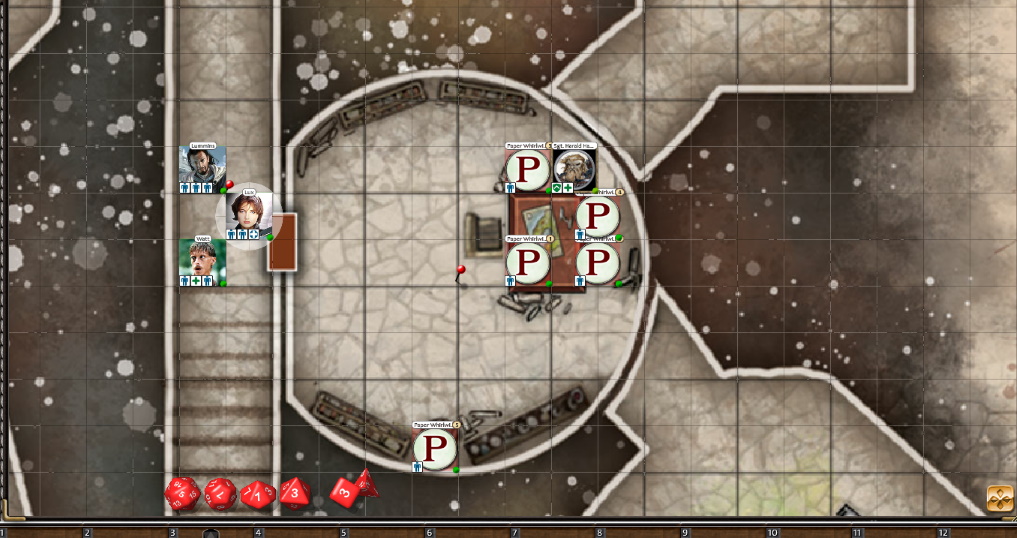The height and width of the screenshot is (538, 1017).
Task: Select the Paper Whirlwind token numbered 4
Action: pos(597,215)
